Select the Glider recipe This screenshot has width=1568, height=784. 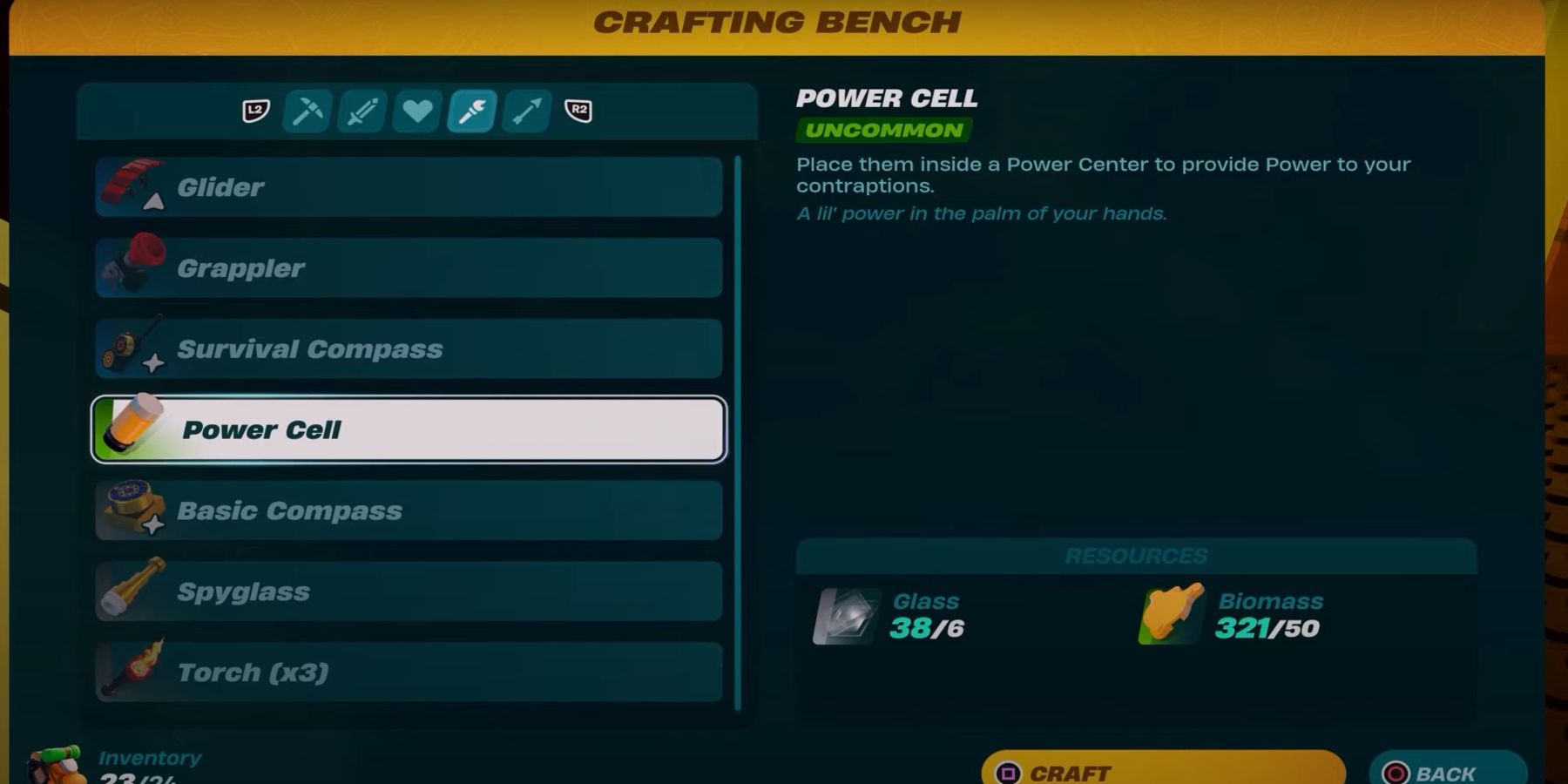pos(408,186)
